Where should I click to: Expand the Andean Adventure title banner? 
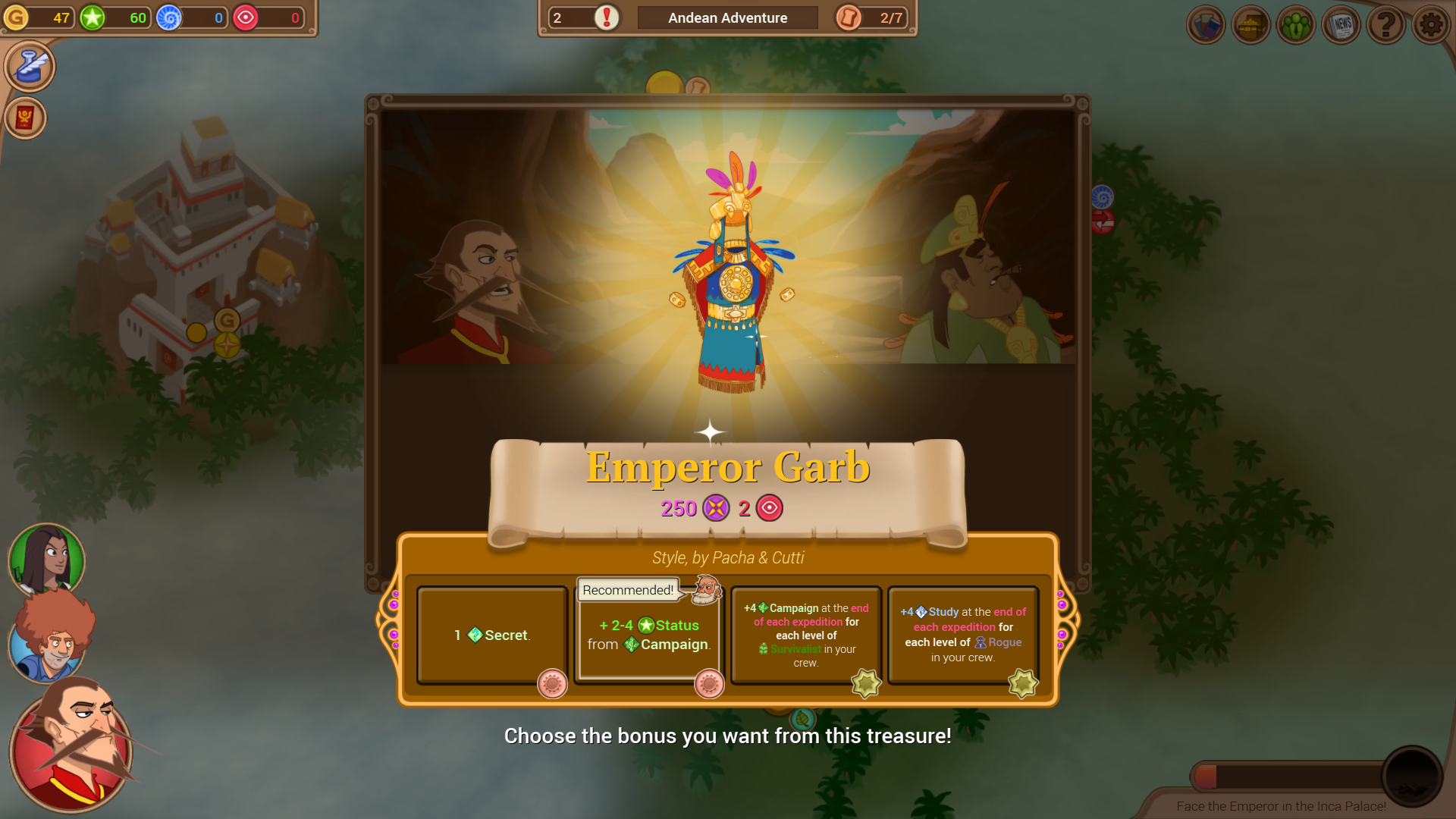pos(726,17)
